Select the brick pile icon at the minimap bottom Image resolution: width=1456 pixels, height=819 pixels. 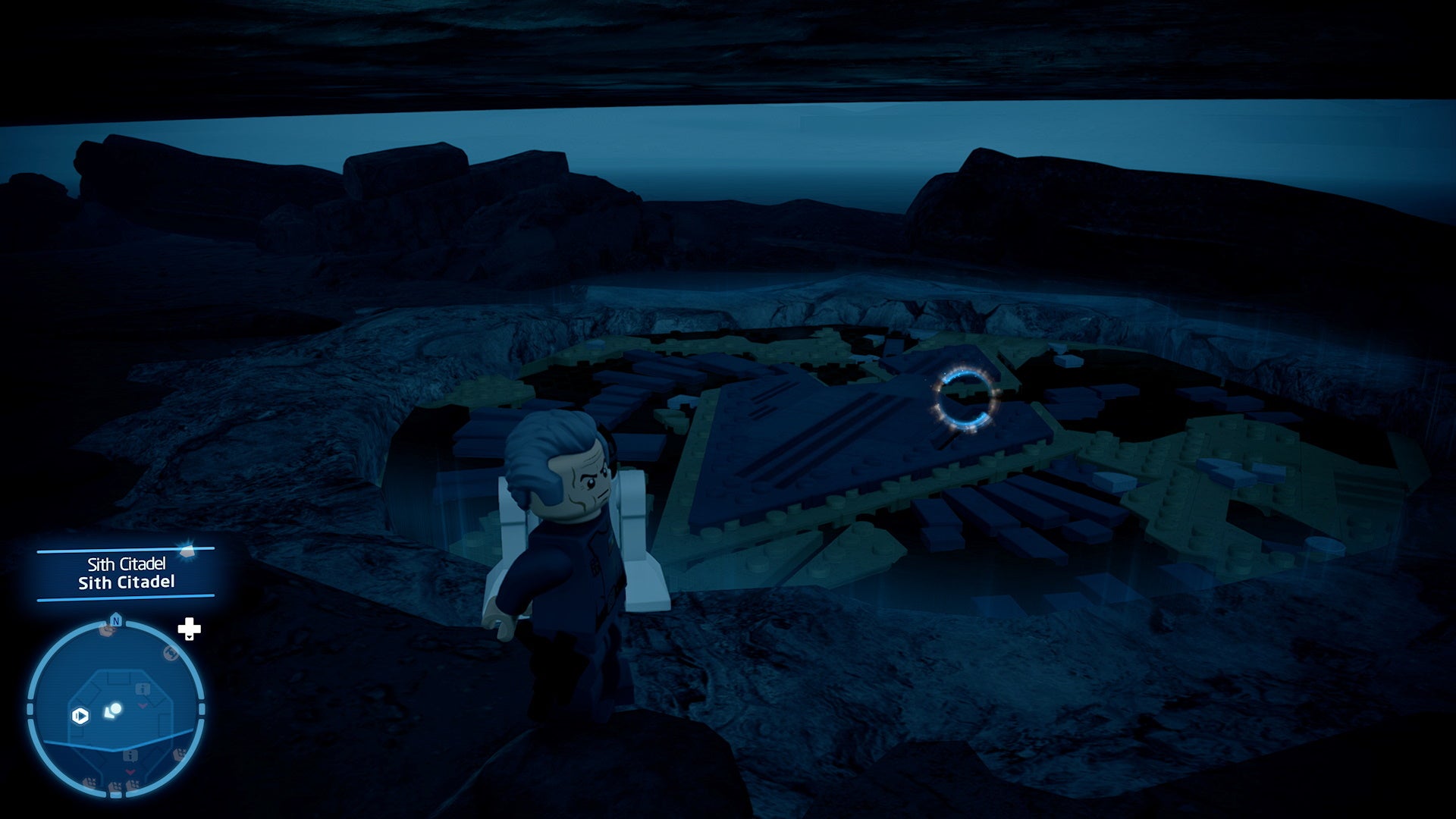pos(116,785)
